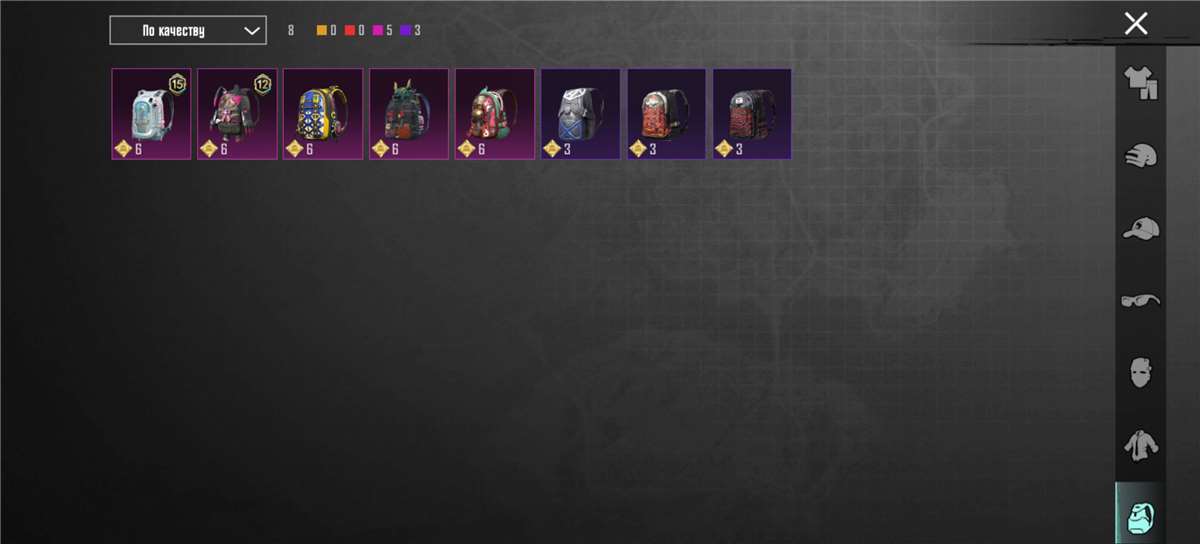Switch to the cap category tab
Screen dimensions: 1200x544
coord(1140,229)
